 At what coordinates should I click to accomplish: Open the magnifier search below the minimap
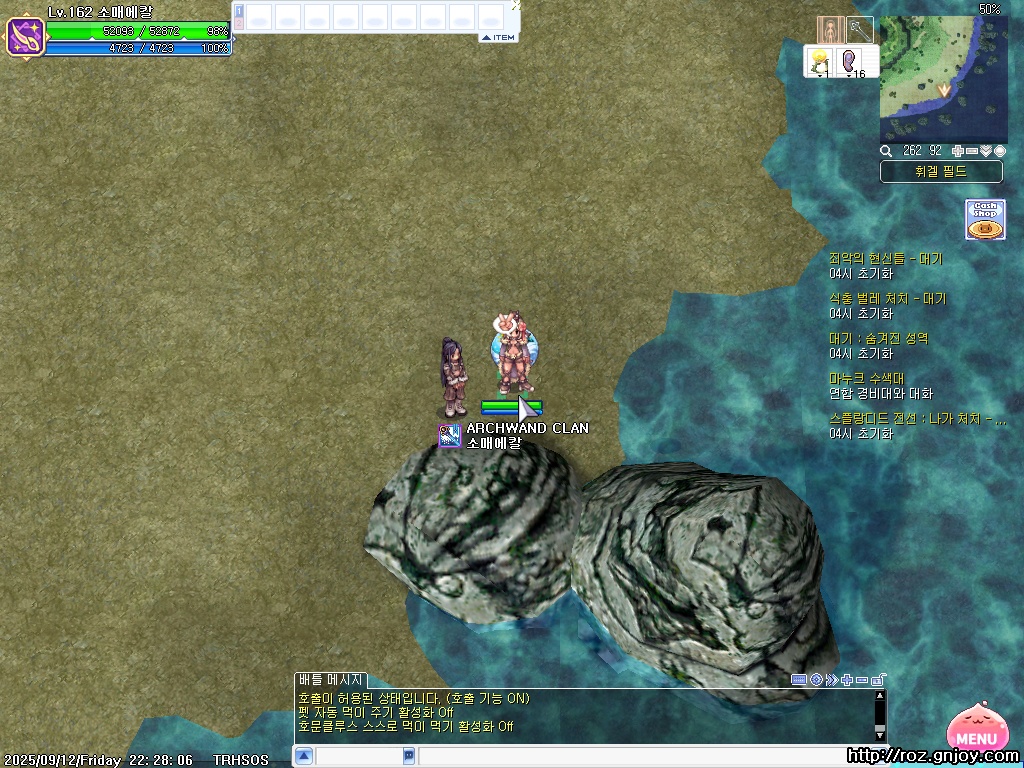[x=886, y=151]
